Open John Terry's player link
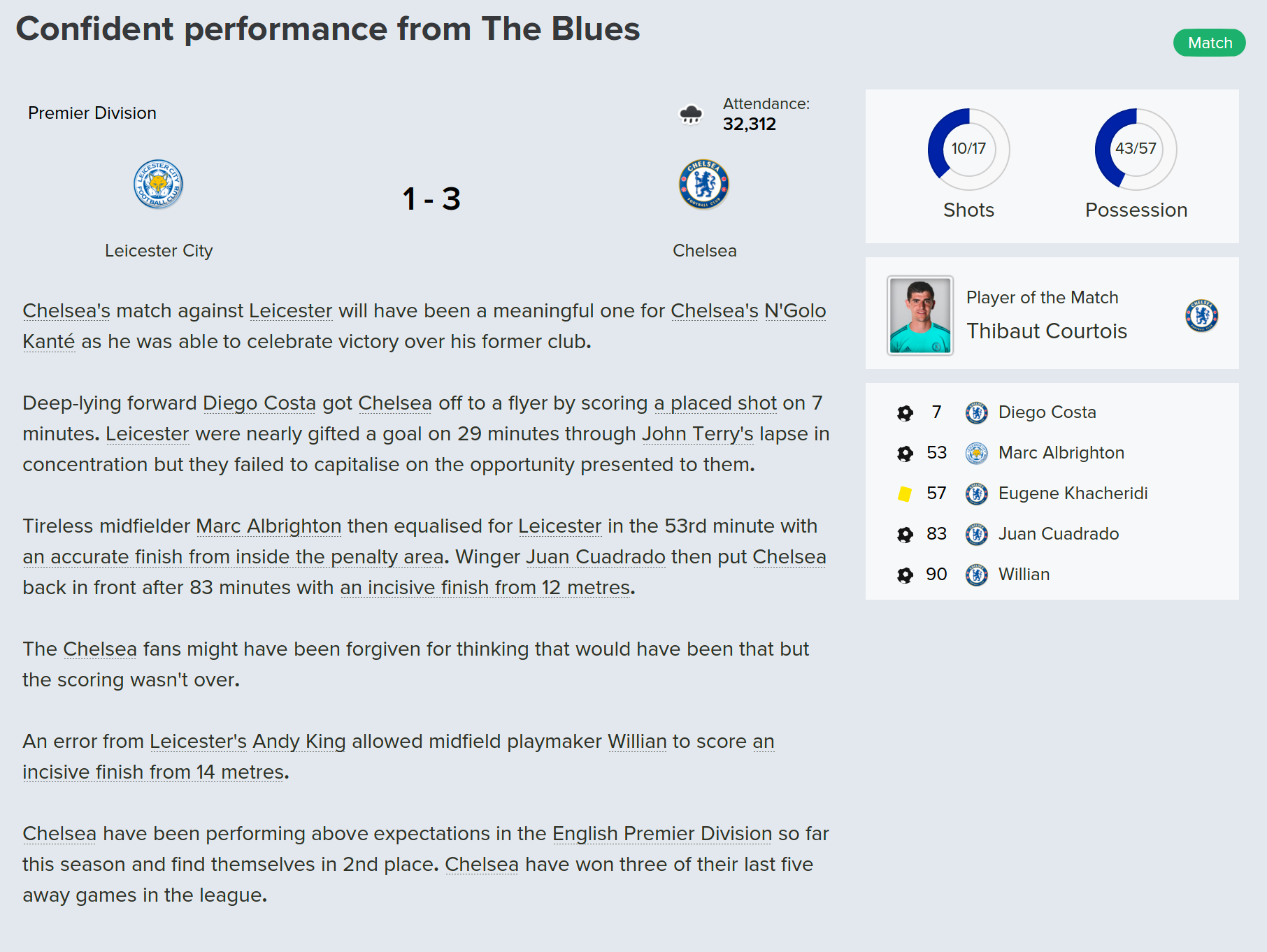This screenshot has width=1267, height=952. click(697, 433)
